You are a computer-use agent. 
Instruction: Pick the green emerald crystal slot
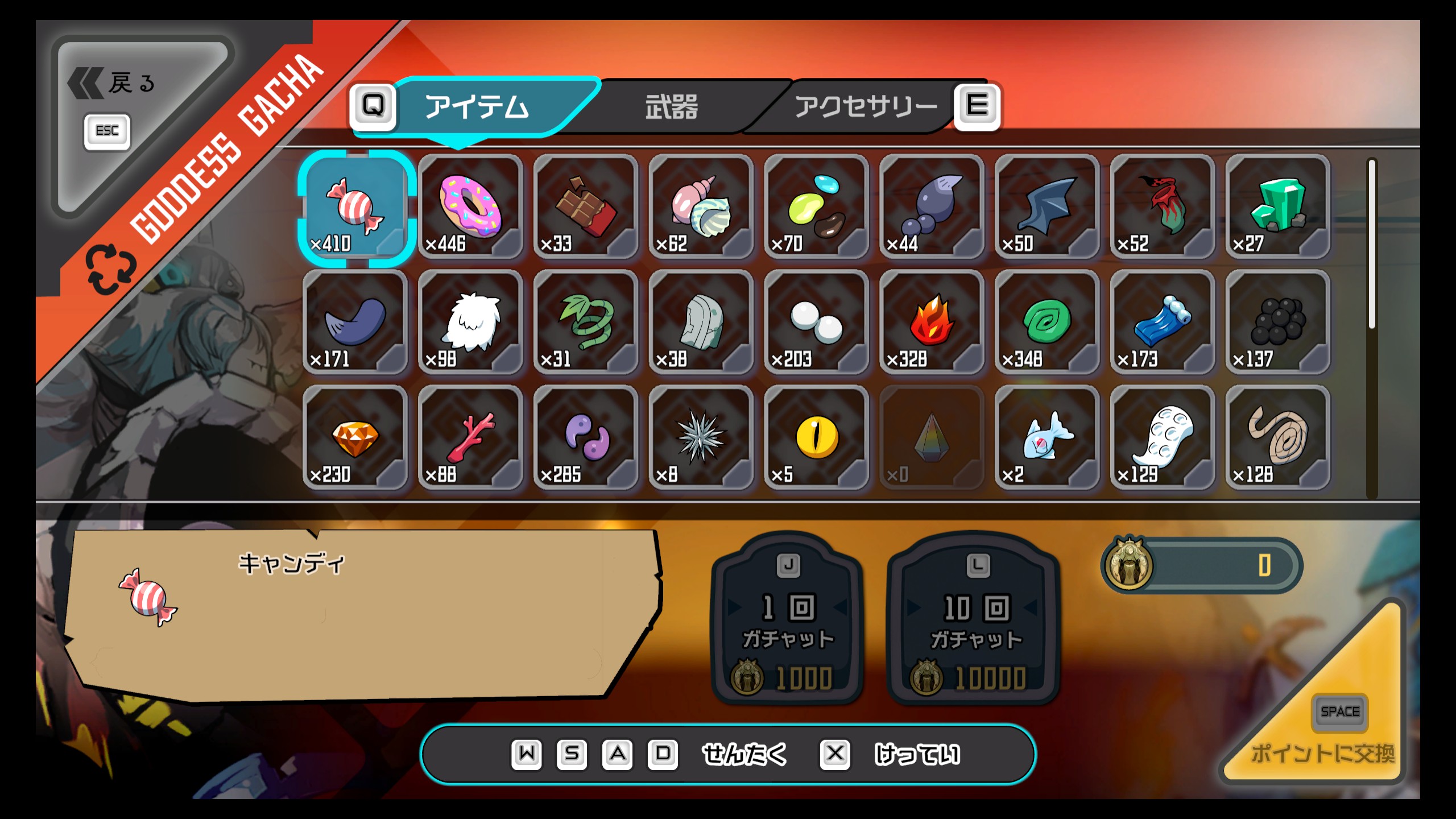coord(1277,207)
